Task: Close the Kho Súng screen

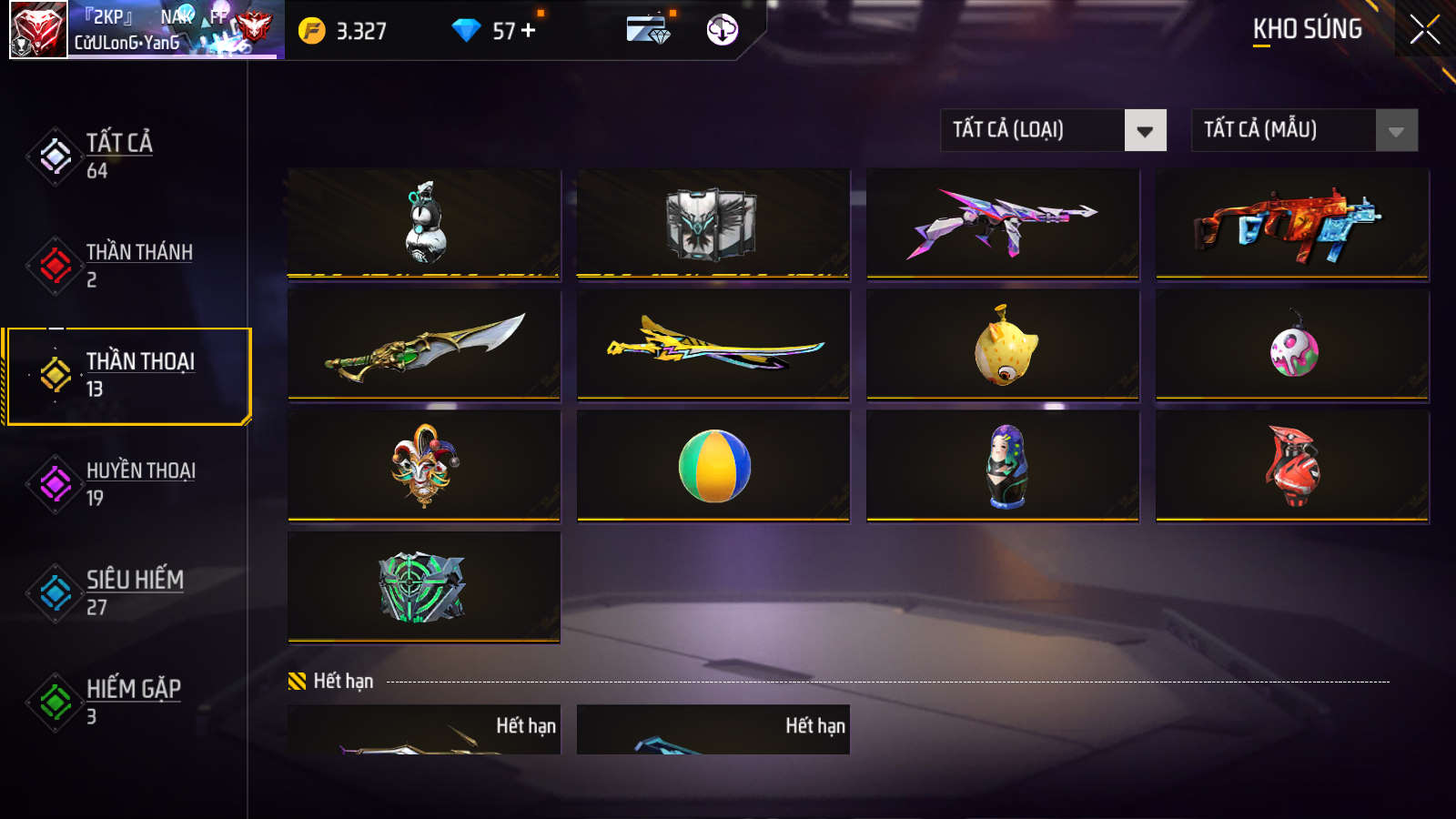Action: 1424,30
